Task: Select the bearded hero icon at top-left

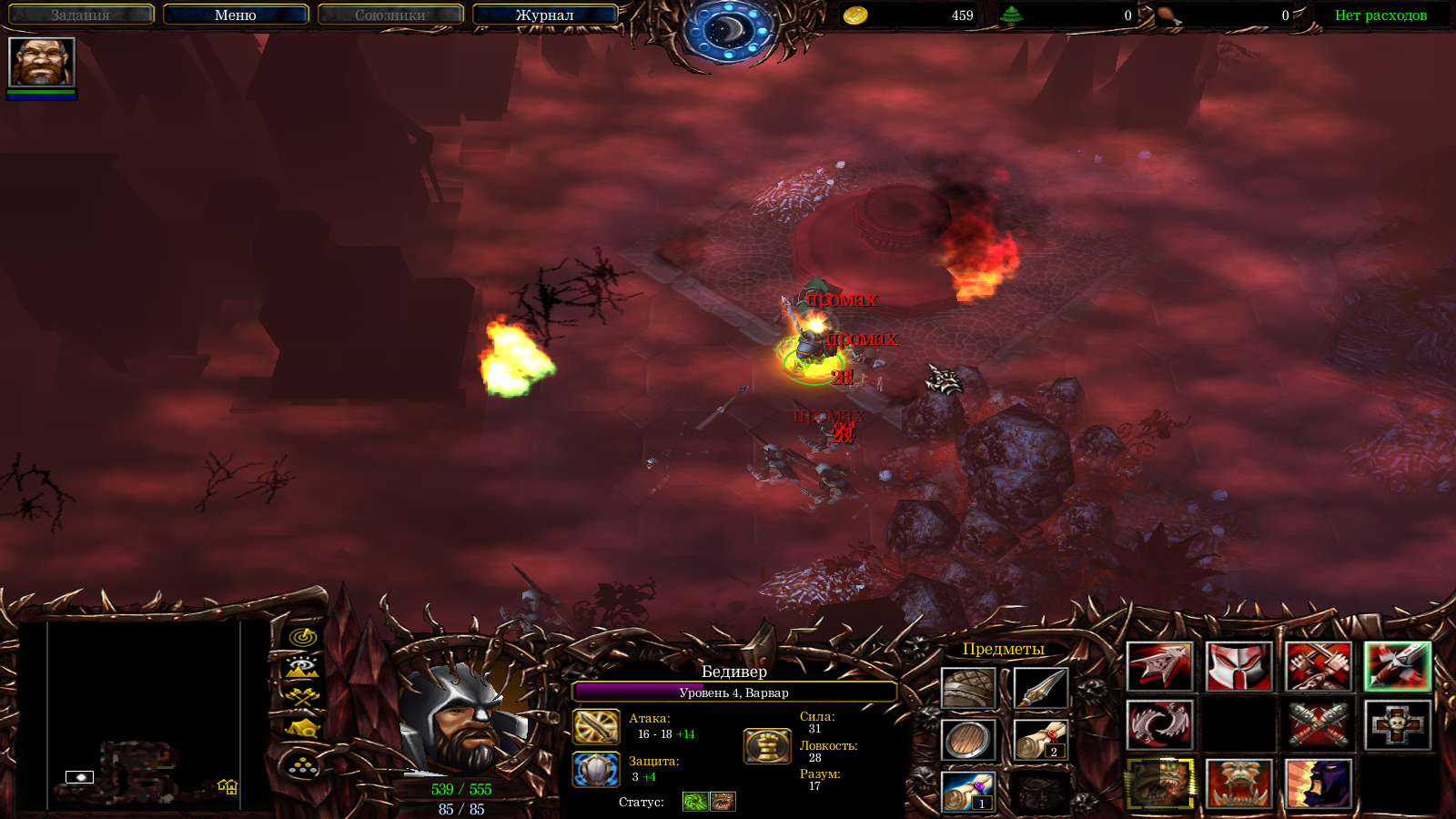Action: pyautogui.click(x=41, y=62)
